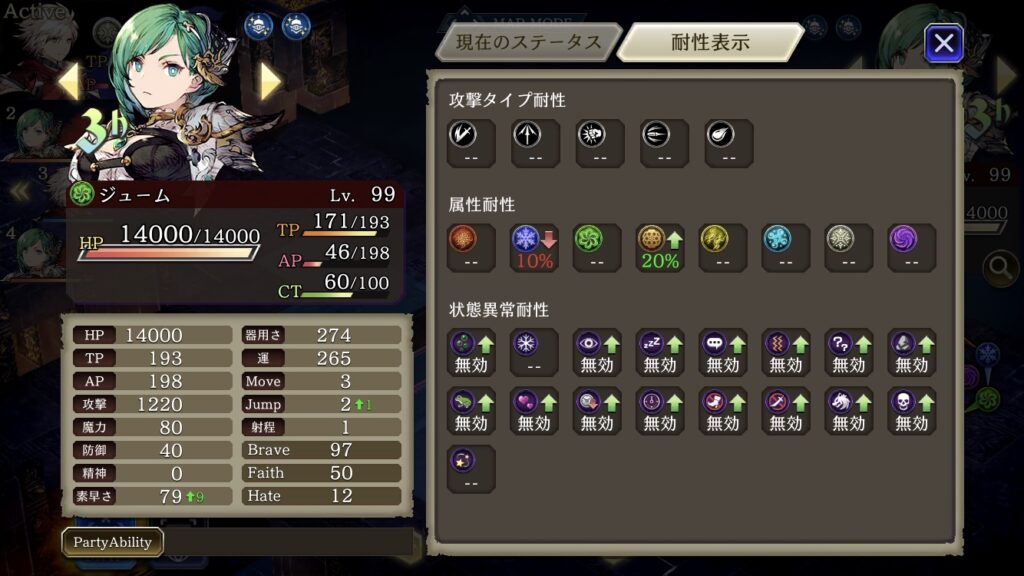The image size is (1024, 576).
Task: Tap the skull death status resistance icon
Action: 911,410
